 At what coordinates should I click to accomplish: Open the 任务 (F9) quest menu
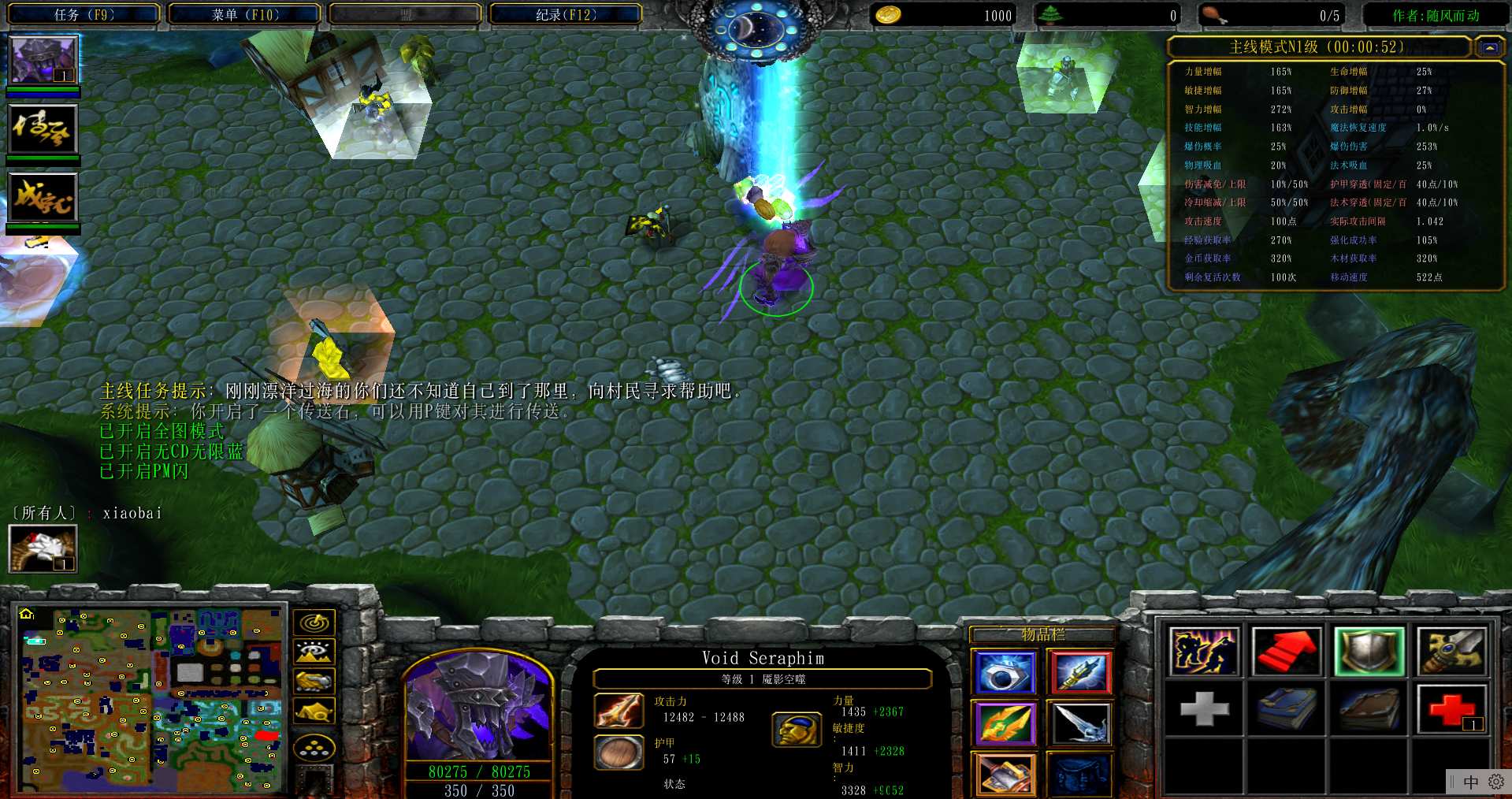coord(84,14)
